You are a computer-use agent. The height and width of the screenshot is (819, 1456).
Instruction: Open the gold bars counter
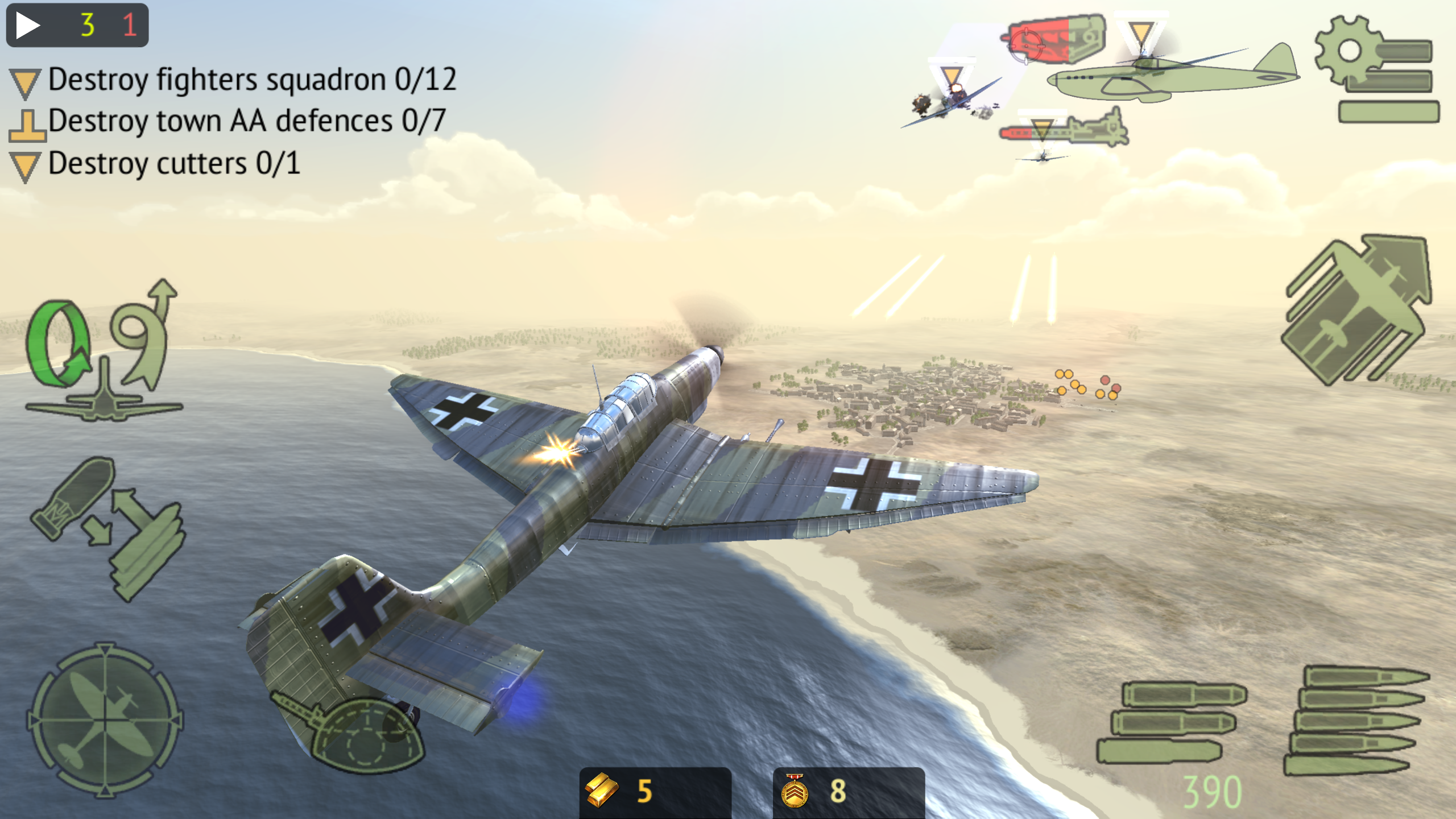pyautogui.click(x=654, y=792)
